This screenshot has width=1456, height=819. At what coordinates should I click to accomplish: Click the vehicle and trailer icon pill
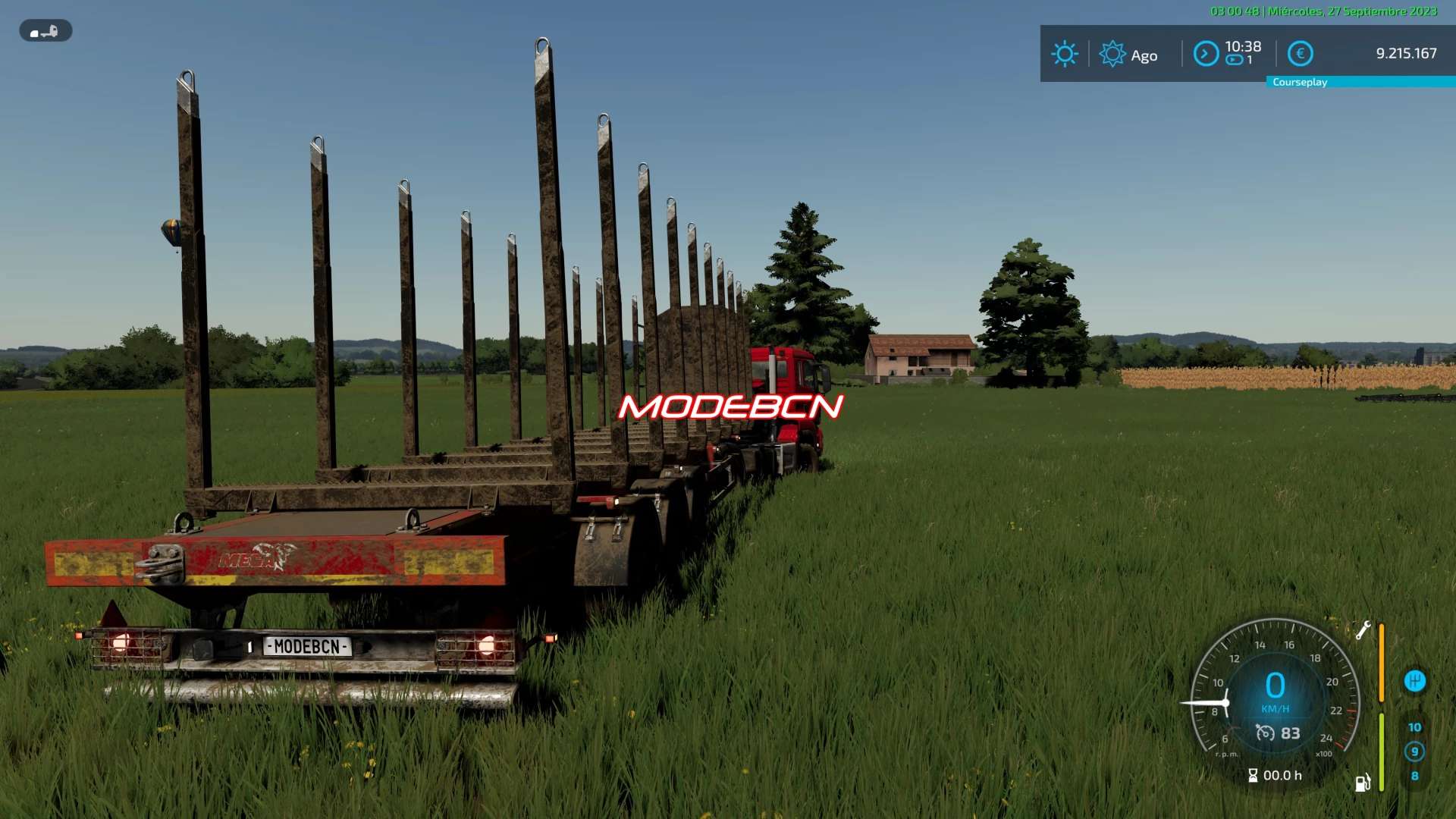(45, 31)
